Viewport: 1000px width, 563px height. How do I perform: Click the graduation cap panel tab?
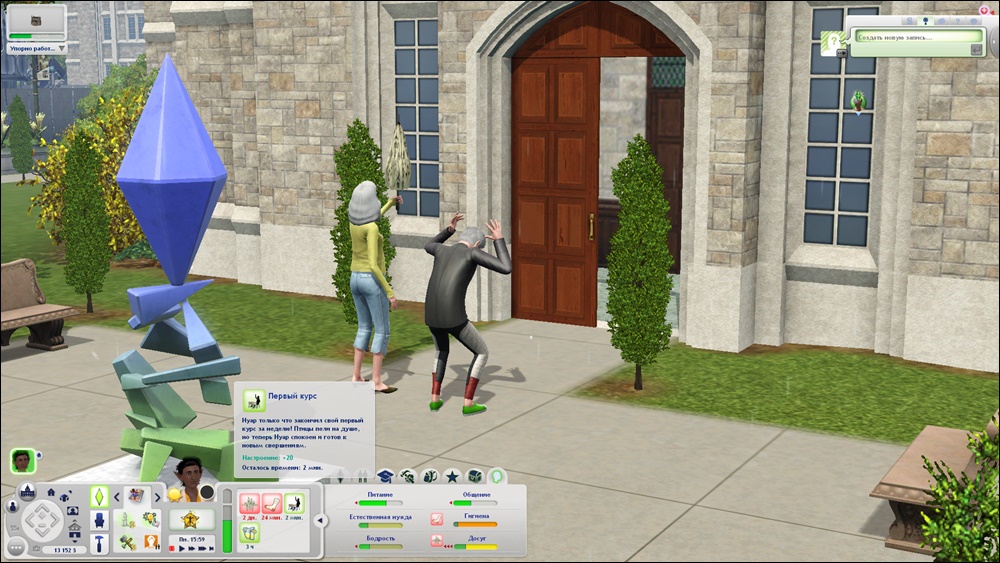tap(385, 477)
